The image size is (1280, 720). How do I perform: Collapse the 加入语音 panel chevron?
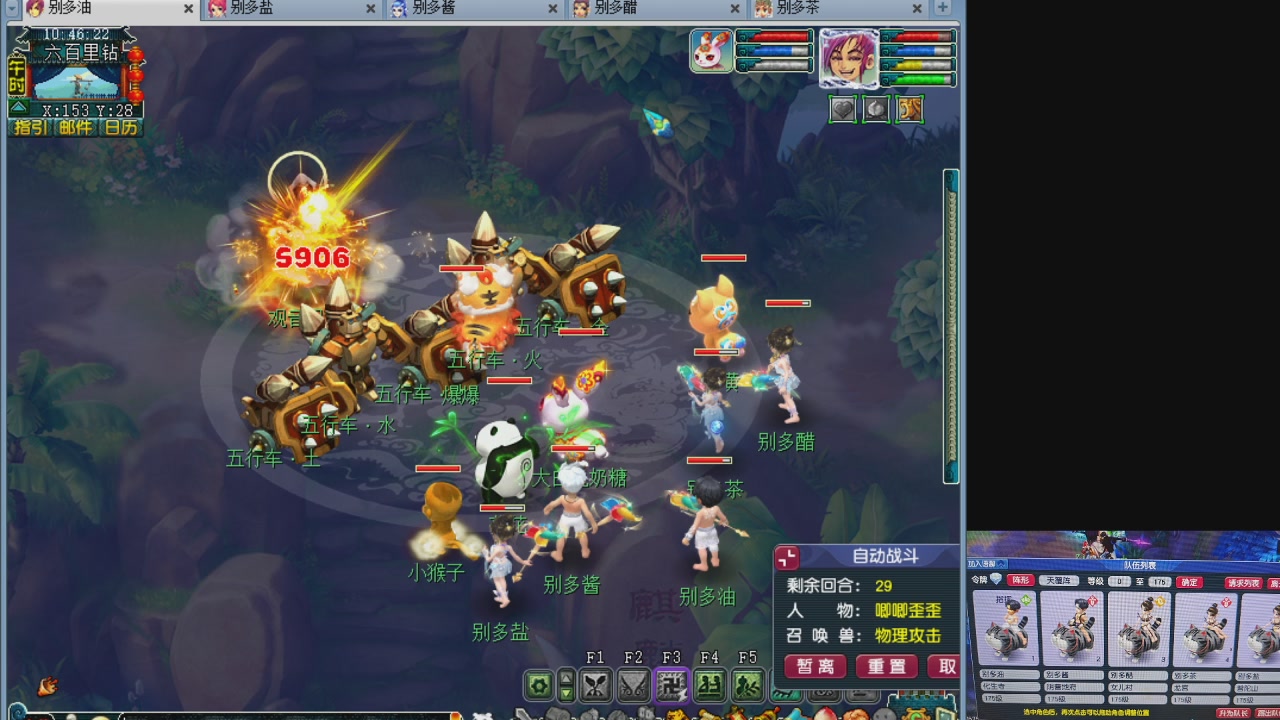coord(1001,564)
